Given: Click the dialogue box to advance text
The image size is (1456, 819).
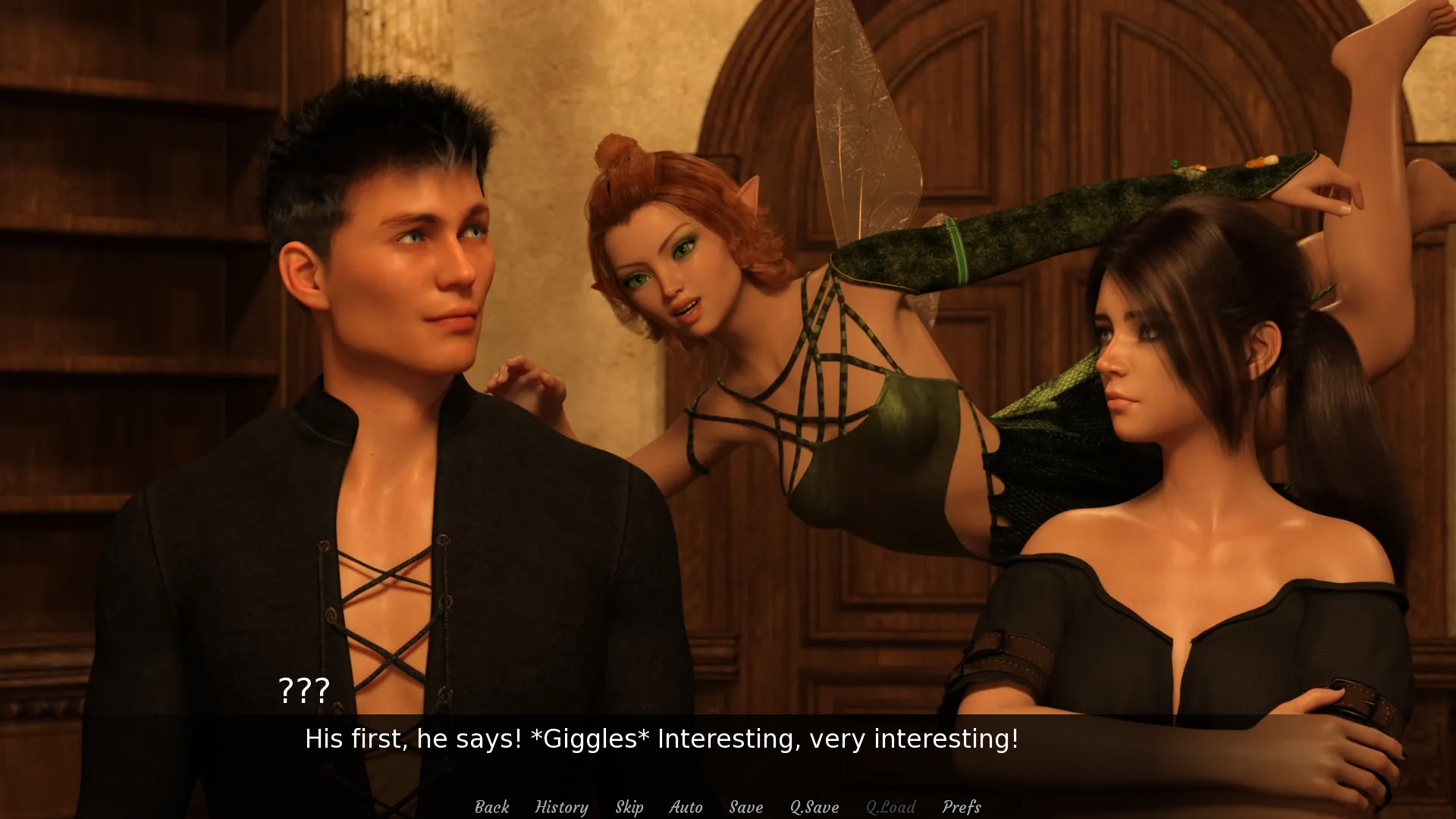Looking at the screenshot, I should click(x=728, y=739).
